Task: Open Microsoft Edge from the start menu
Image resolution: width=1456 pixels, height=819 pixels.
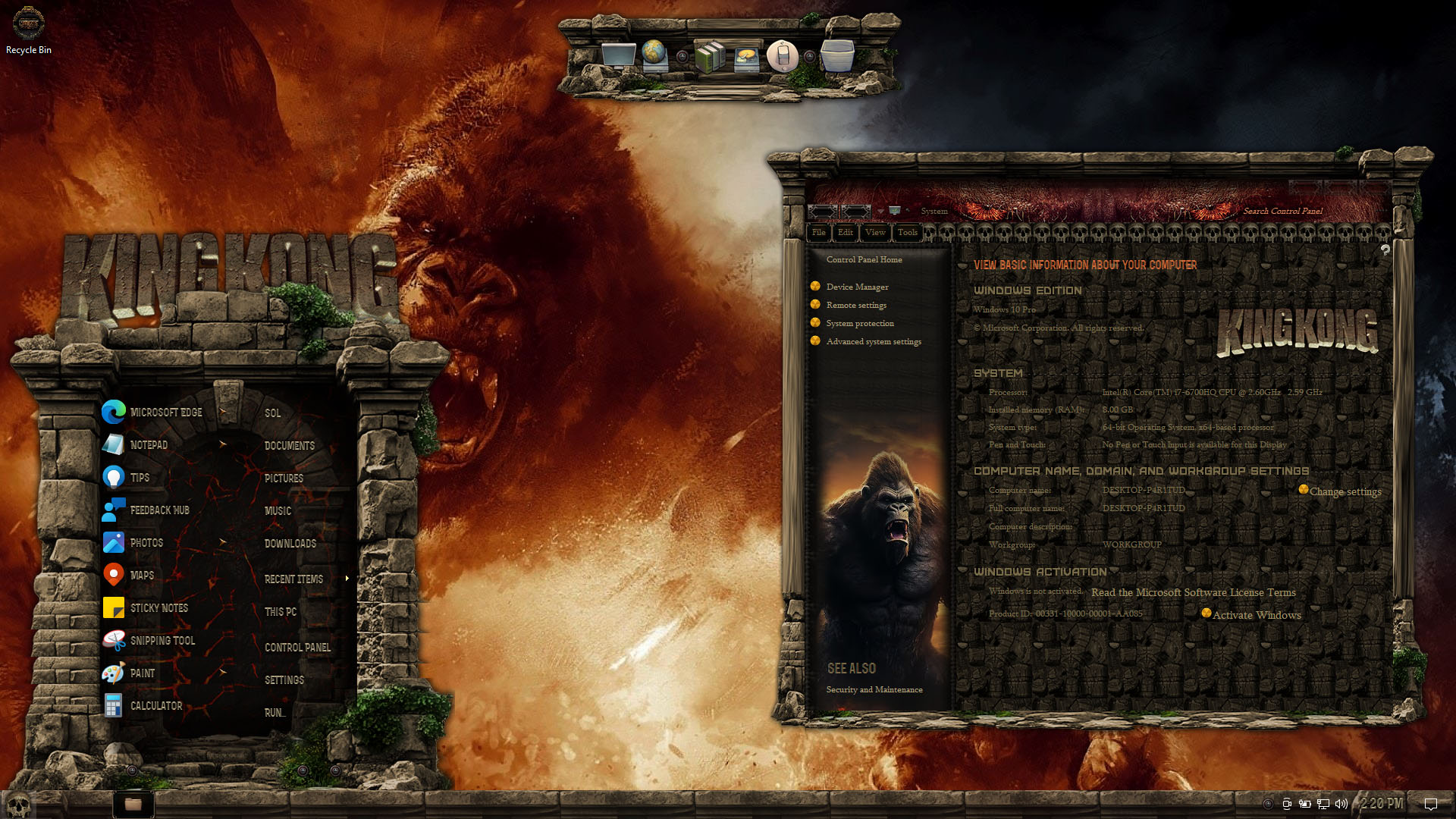Action: tap(165, 413)
